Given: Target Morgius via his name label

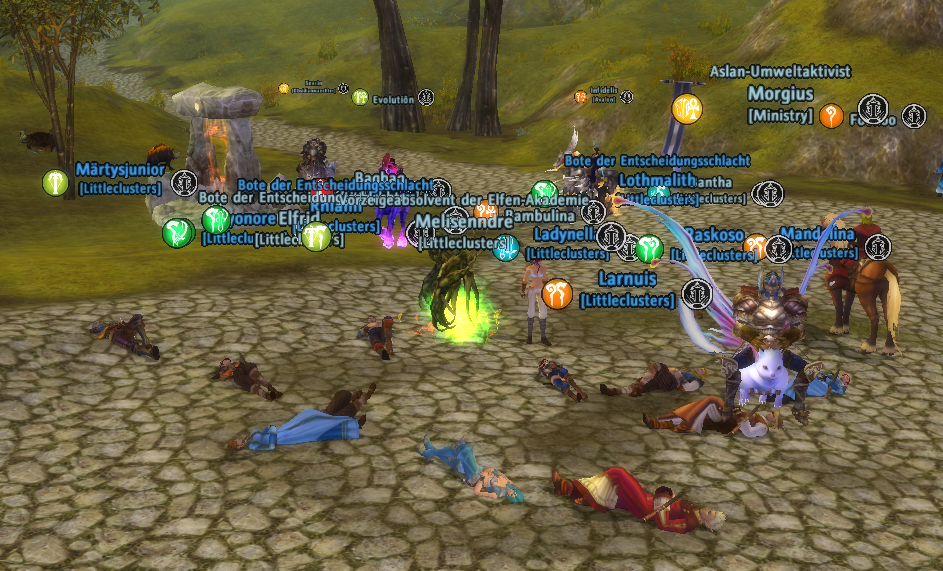Looking at the screenshot, I should 780,94.
